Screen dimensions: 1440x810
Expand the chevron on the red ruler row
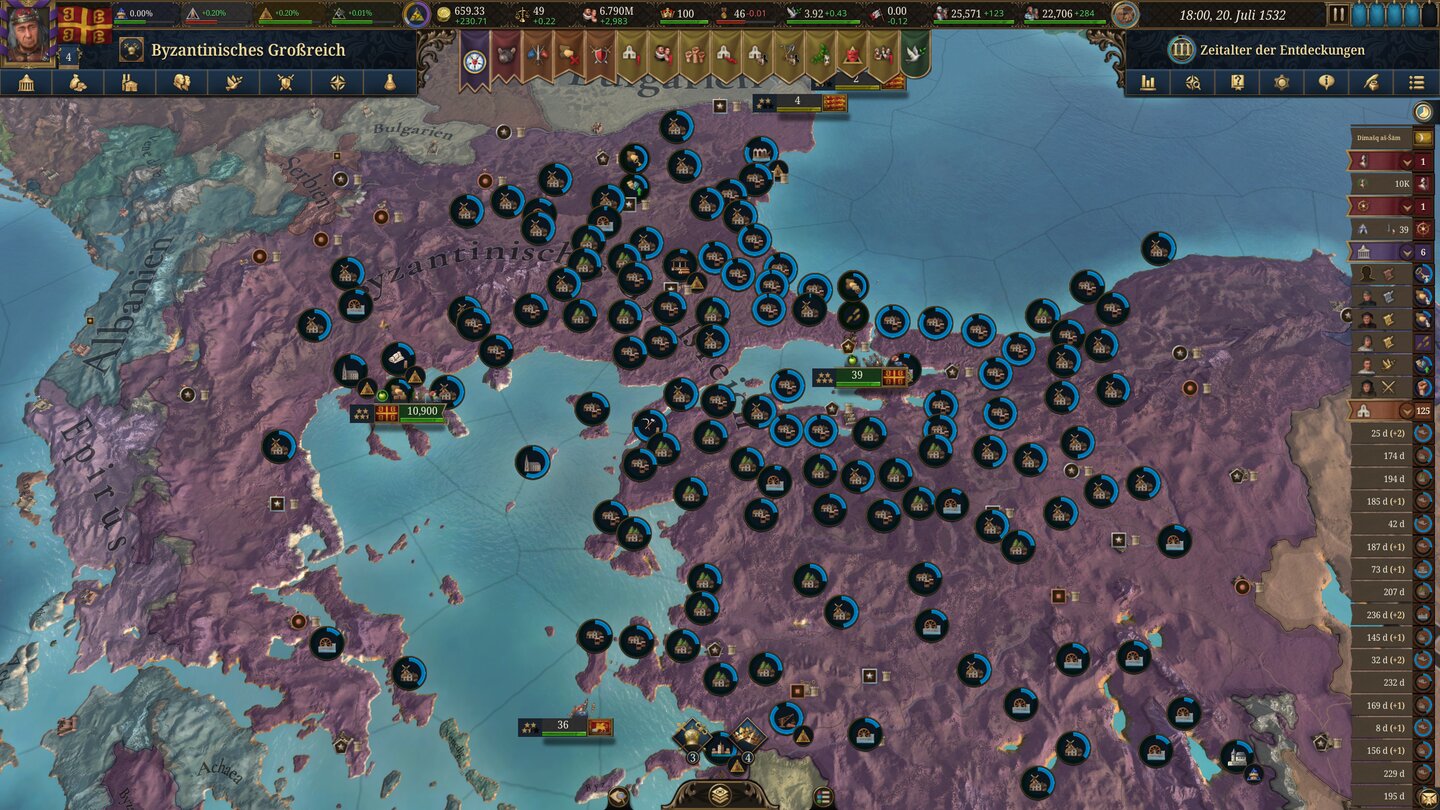(x=1404, y=163)
